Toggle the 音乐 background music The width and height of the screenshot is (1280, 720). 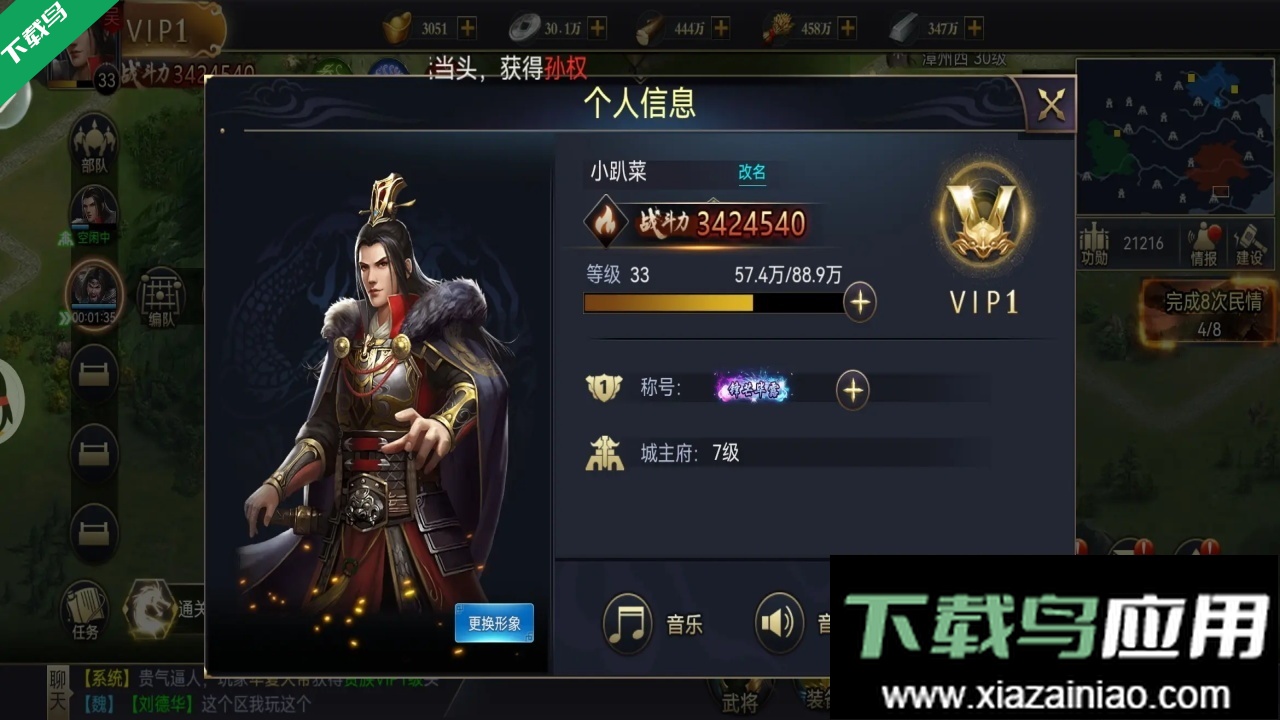[627, 622]
